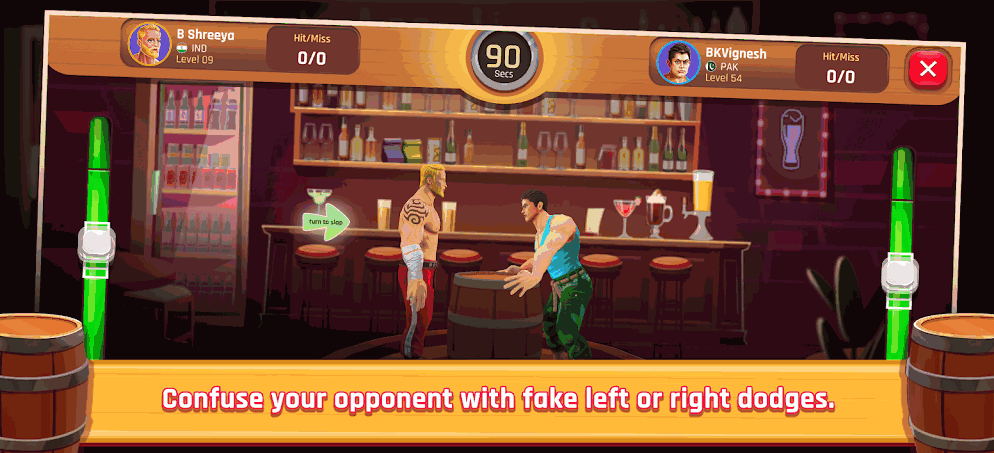Click B Shreeya's player avatar
This screenshot has width=994, height=453.
(148, 42)
